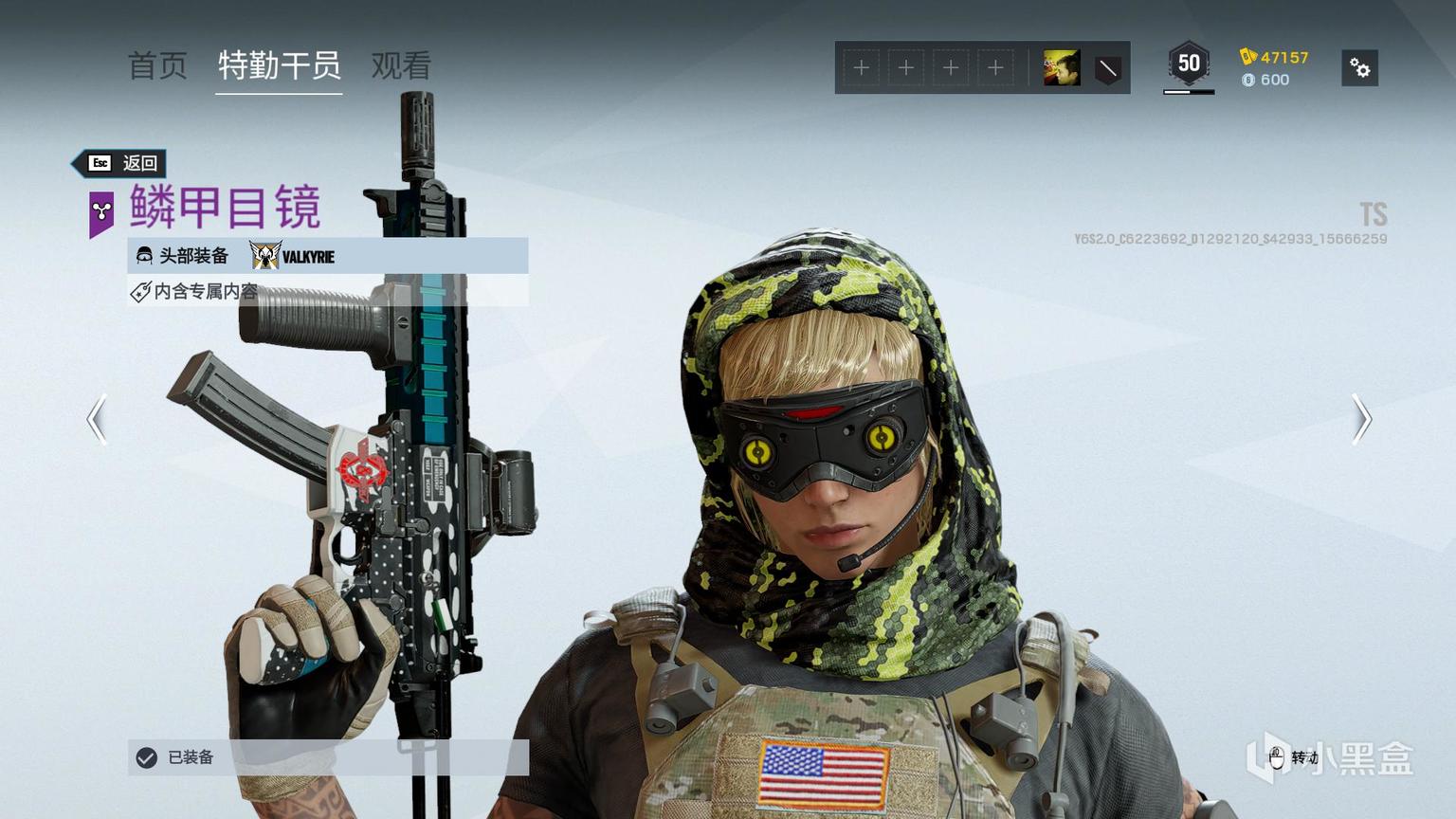Viewport: 1456px width, 819px height.
Task: Open the 观看 watch tab
Action: coord(401,66)
